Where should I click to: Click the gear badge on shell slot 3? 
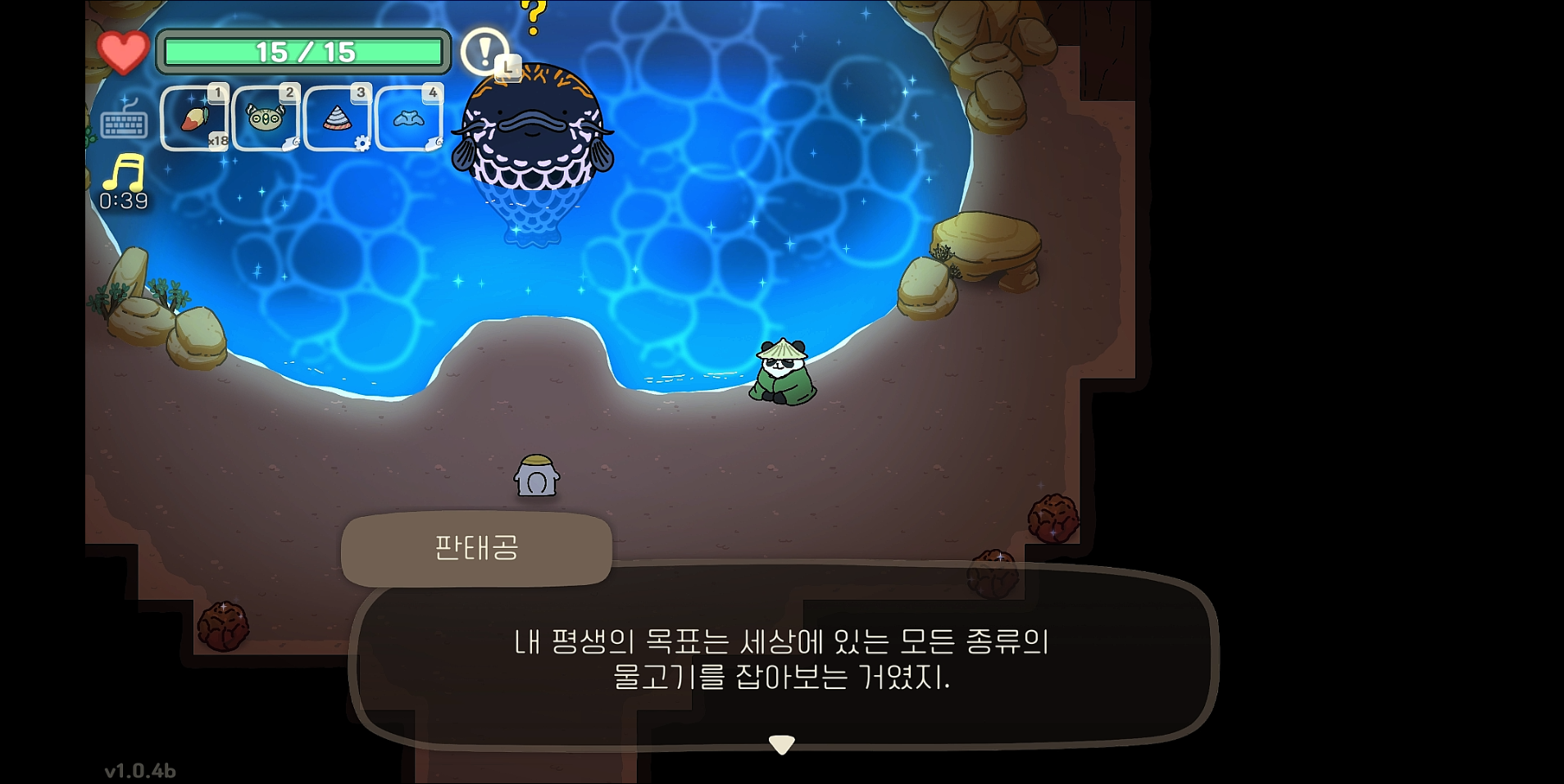(361, 141)
